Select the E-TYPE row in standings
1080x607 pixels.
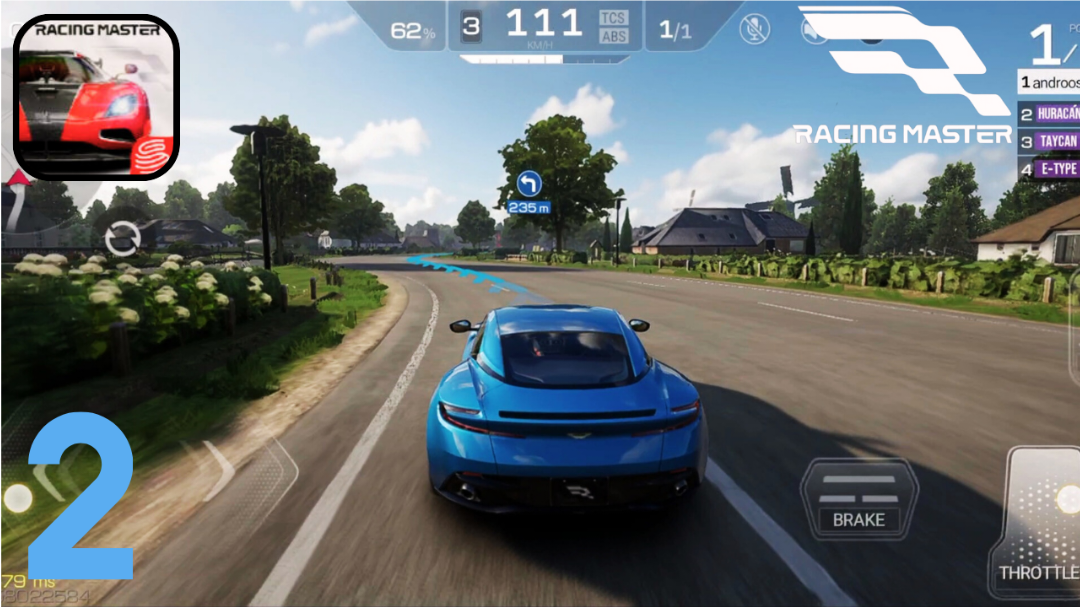tap(1049, 169)
